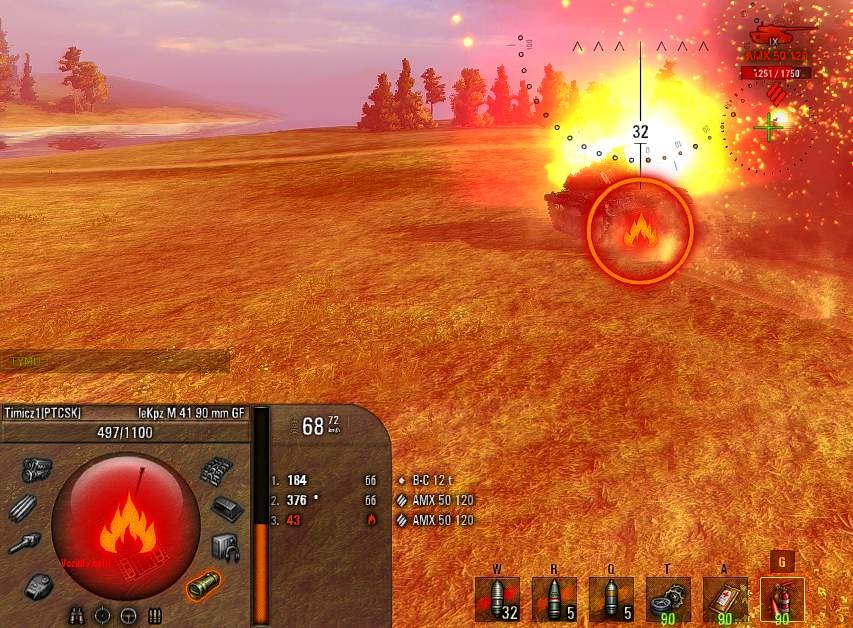853x628 pixels.
Task: Select the standard shell with 32 rounds
Action: point(497,599)
